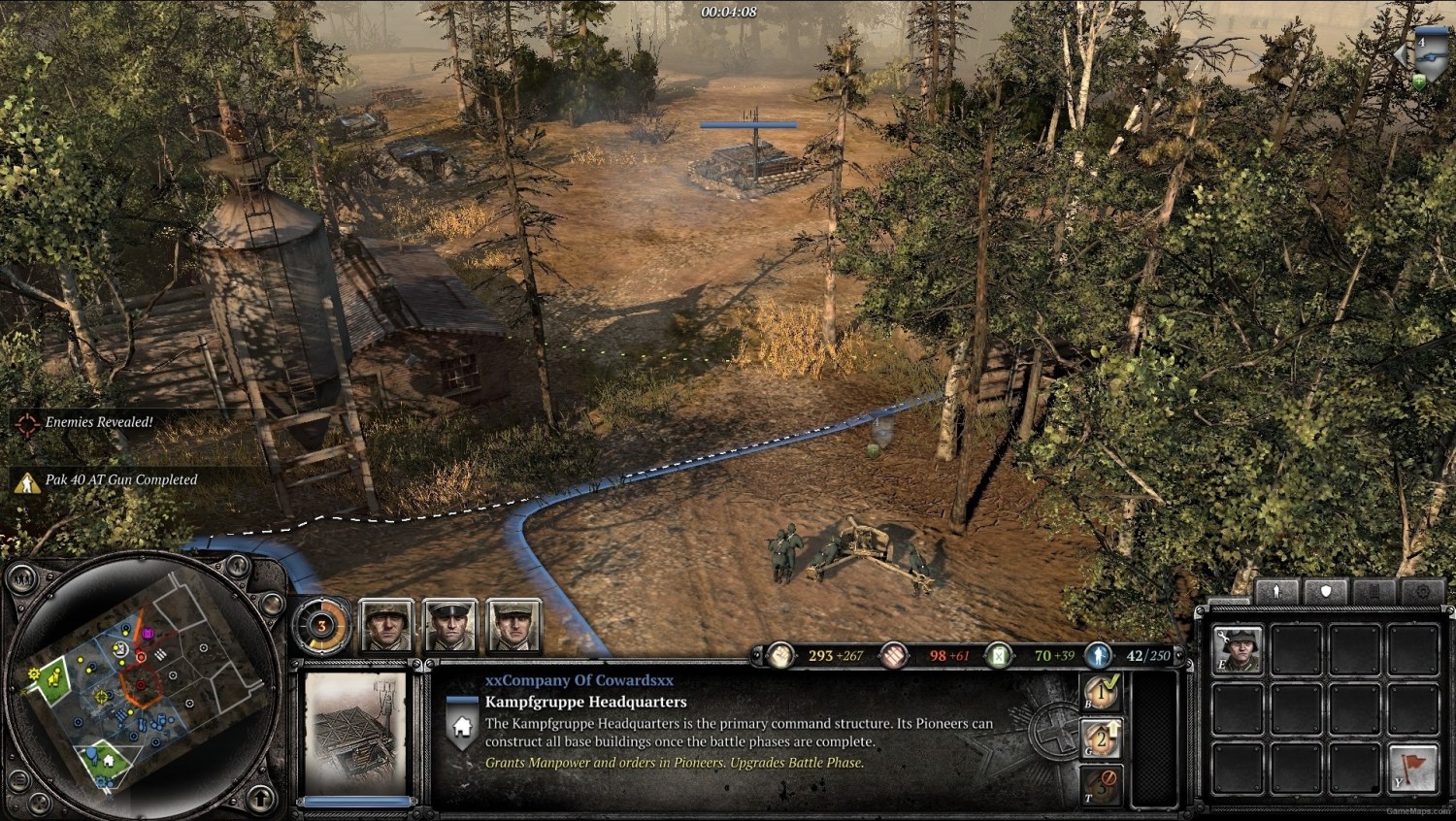Select the middle officer unit portrait
1456x821 pixels.
[x=449, y=625]
